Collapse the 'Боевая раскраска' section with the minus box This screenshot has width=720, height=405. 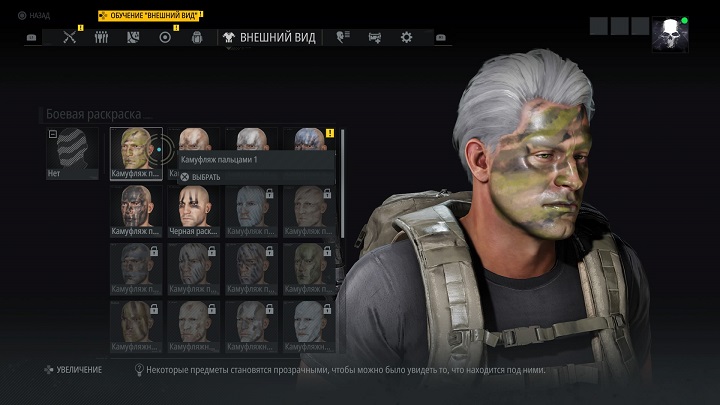click(52, 133)
